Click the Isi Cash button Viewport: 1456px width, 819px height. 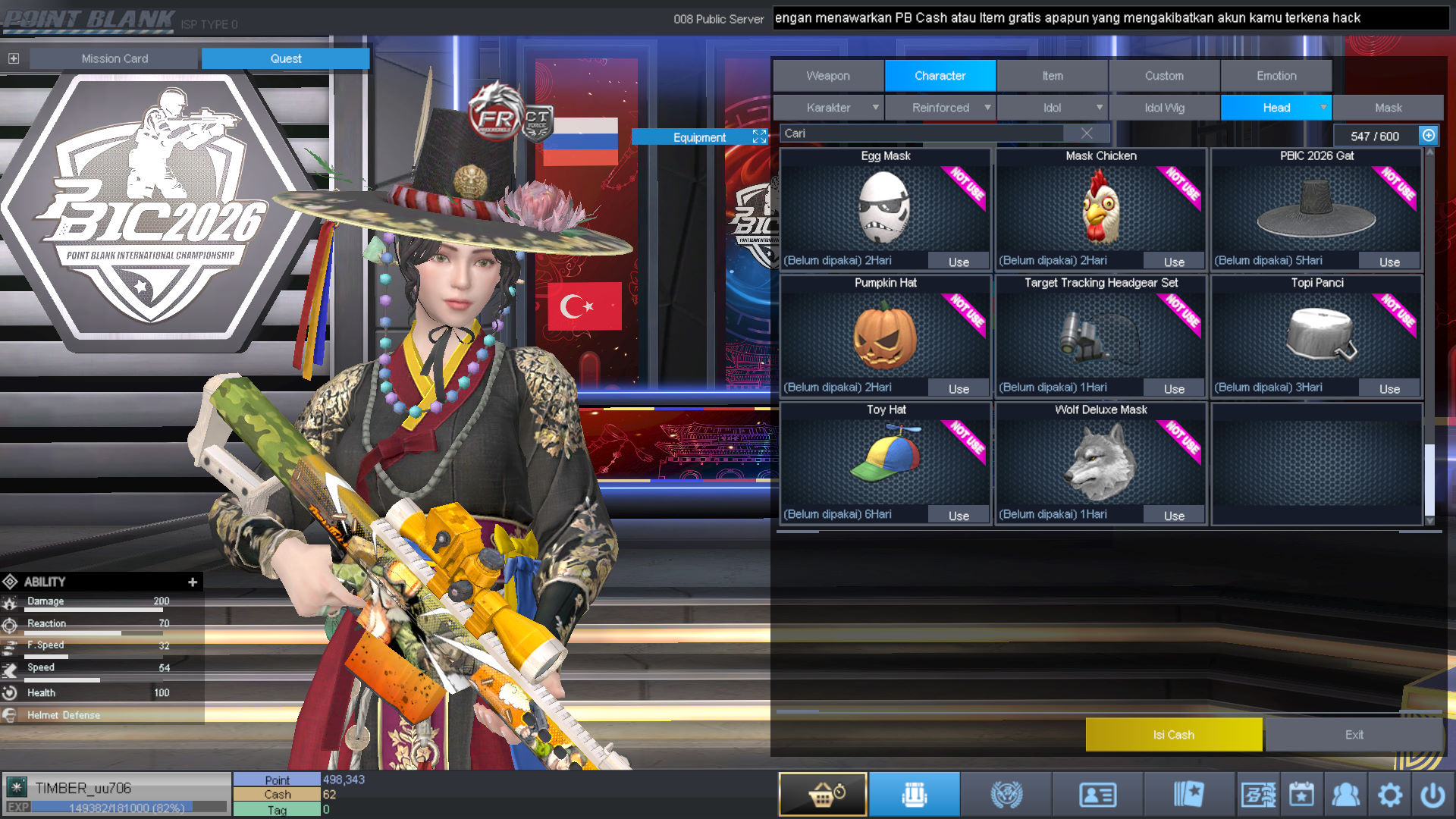click(x=1173, y=735)
